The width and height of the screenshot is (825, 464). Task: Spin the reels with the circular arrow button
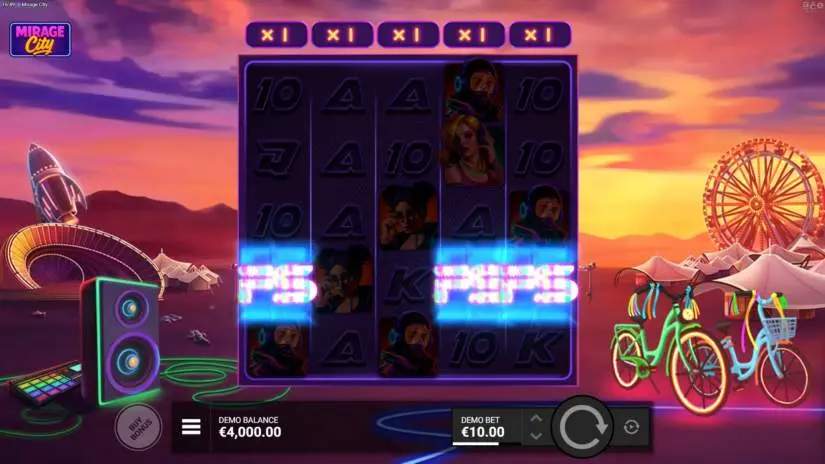click(x=582, y=428)
